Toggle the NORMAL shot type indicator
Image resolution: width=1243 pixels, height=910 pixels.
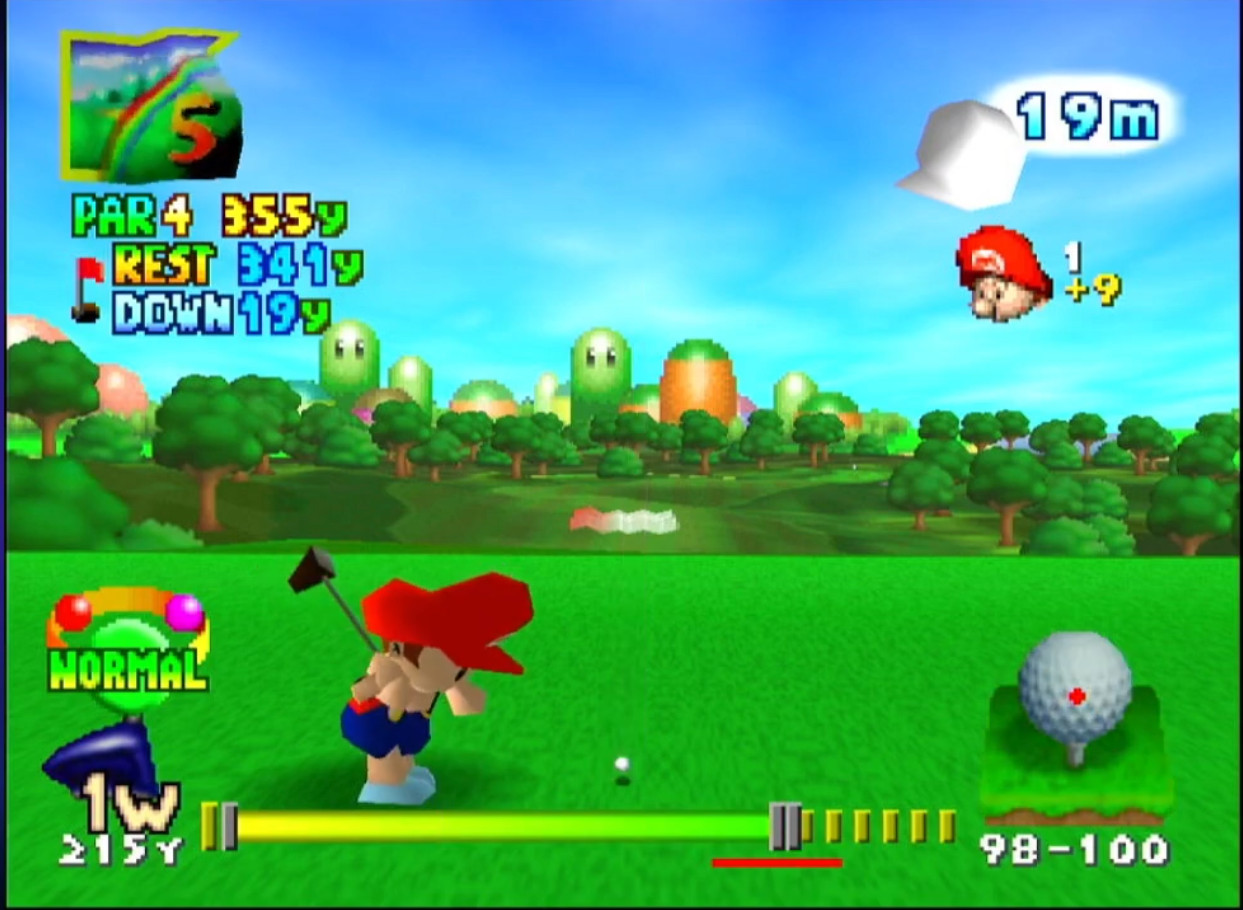coord(127,668)
